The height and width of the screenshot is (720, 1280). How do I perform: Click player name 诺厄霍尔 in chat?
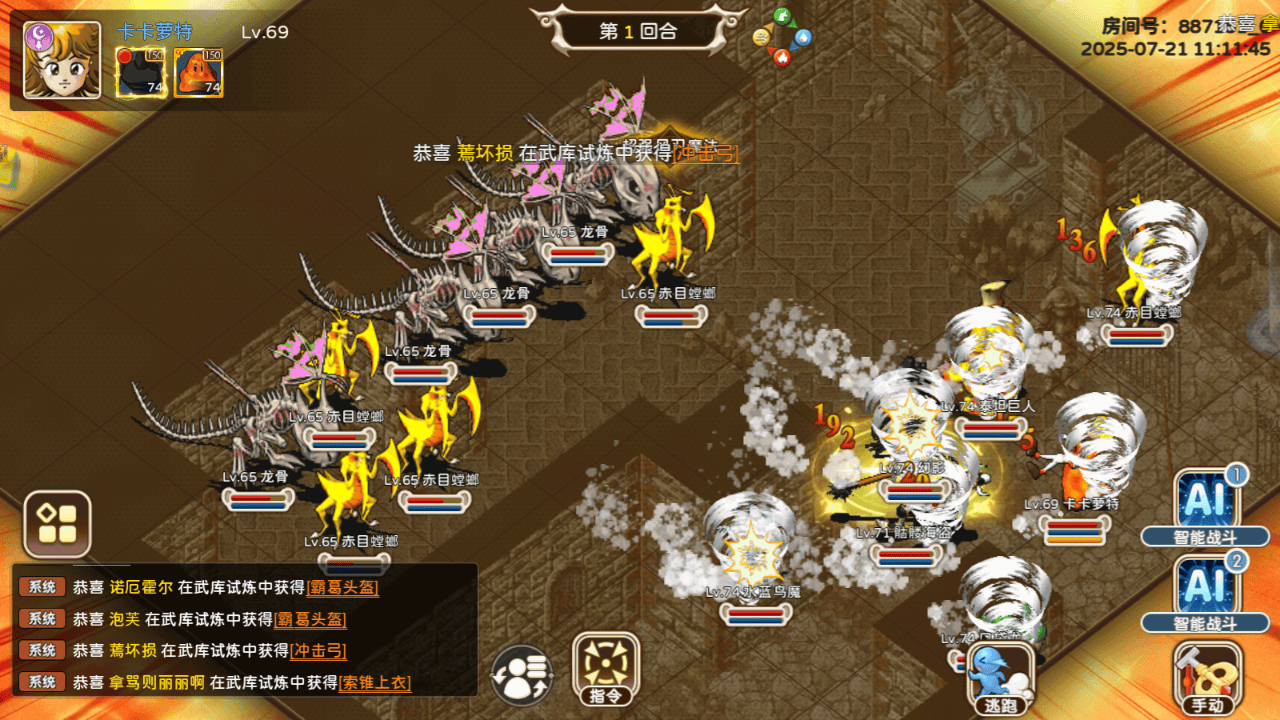coord(140,588)
